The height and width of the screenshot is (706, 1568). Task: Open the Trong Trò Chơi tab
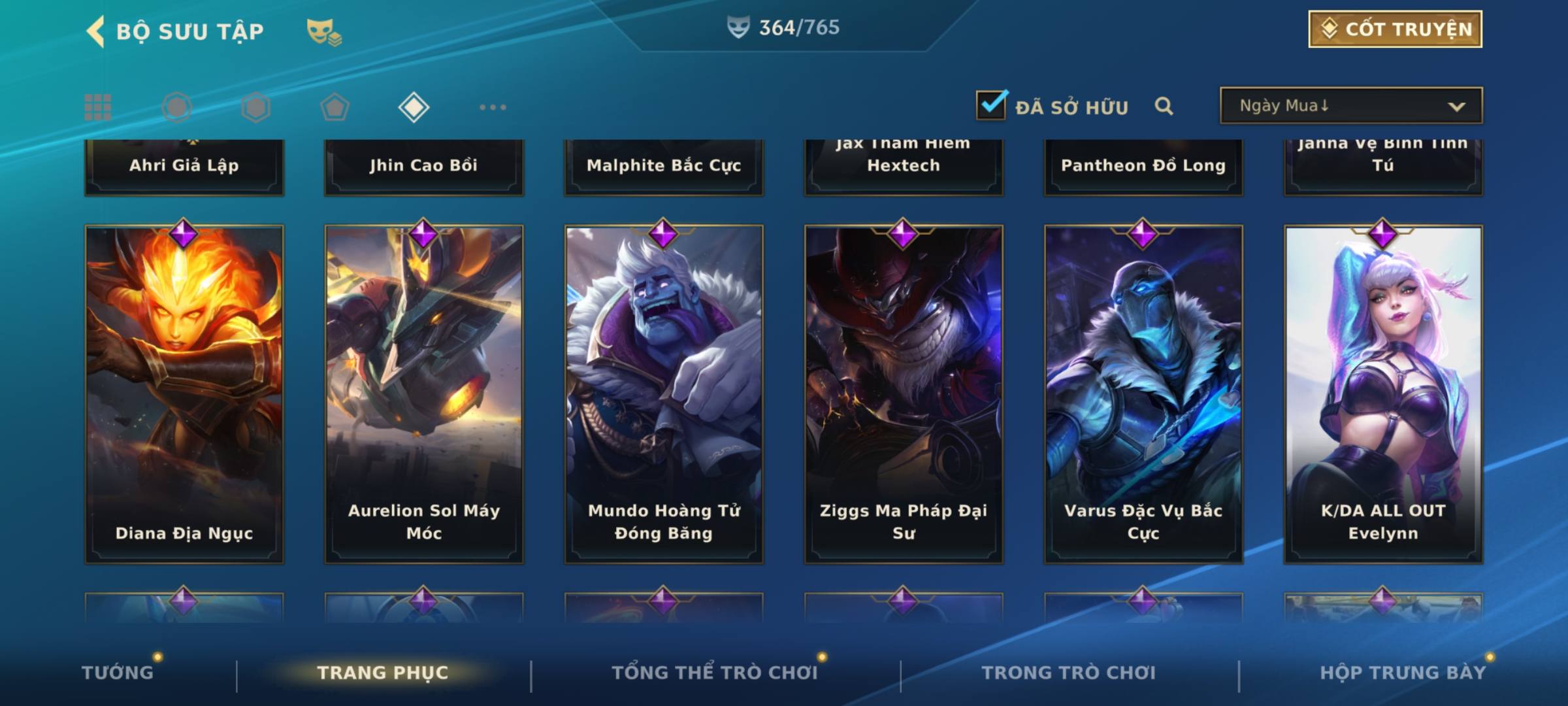[x=1069, y=673]
